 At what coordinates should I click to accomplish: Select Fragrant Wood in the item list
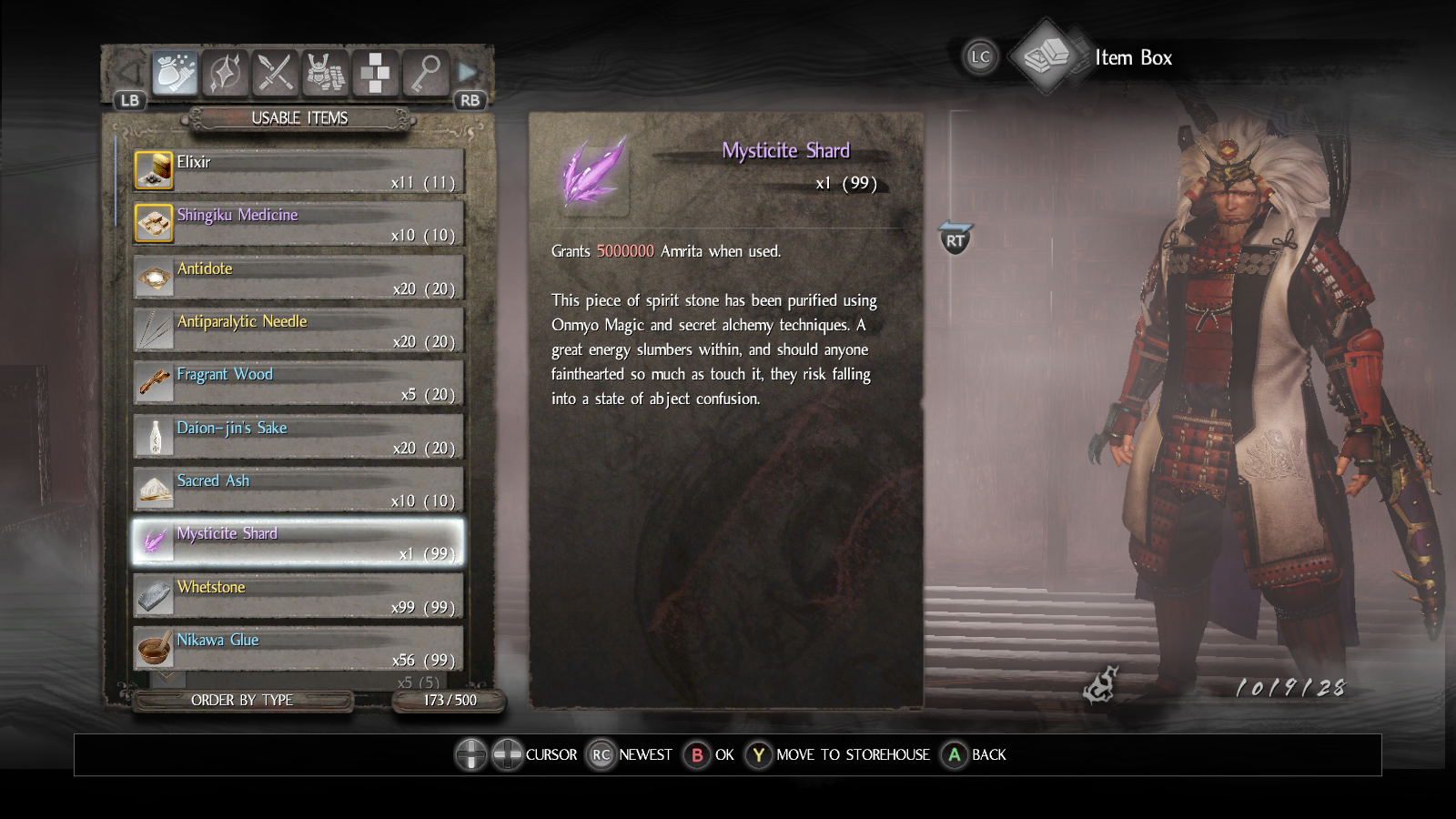(x=298, y=383)
